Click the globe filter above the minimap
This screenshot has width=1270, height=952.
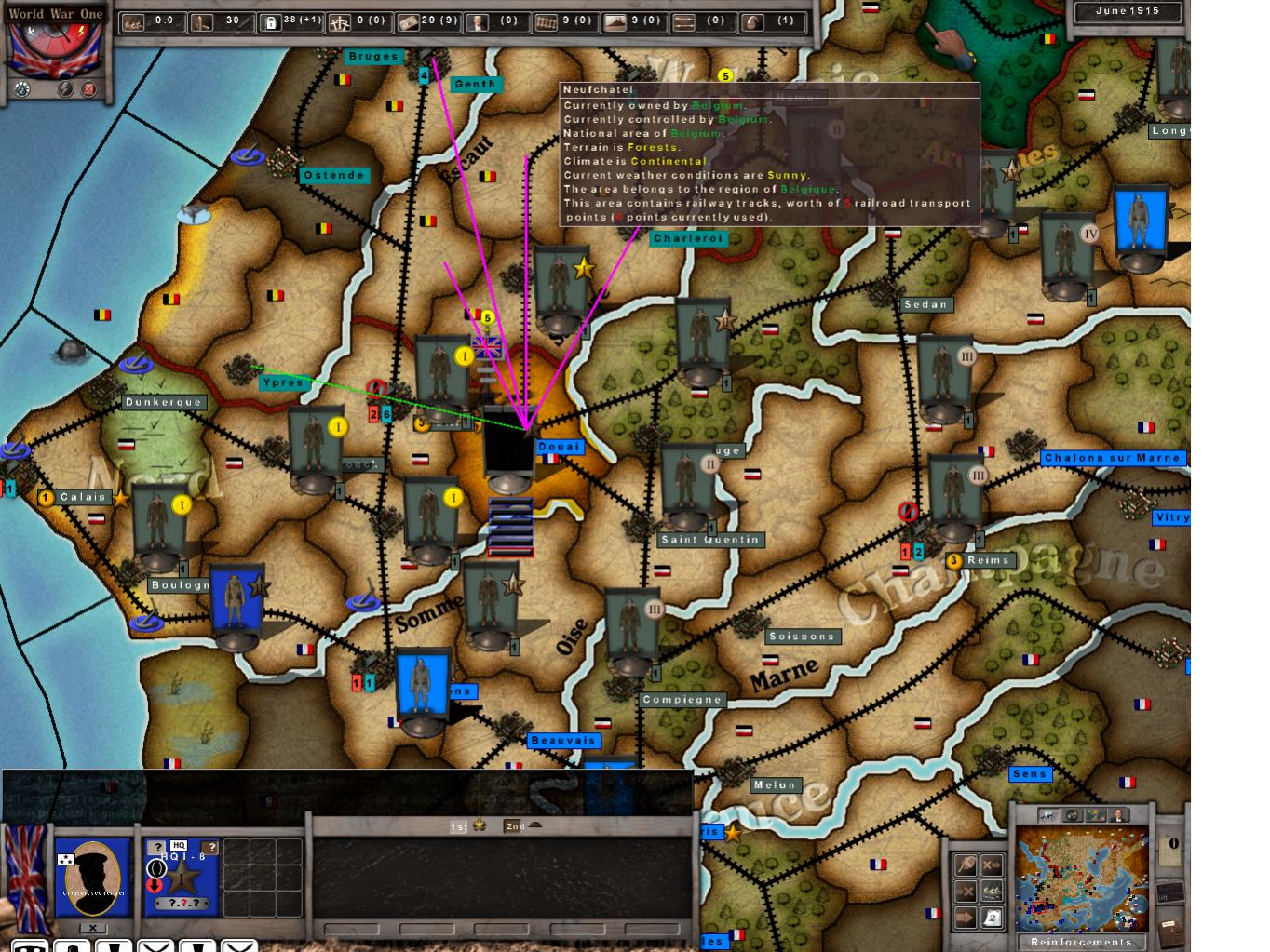click(1072, 815)
